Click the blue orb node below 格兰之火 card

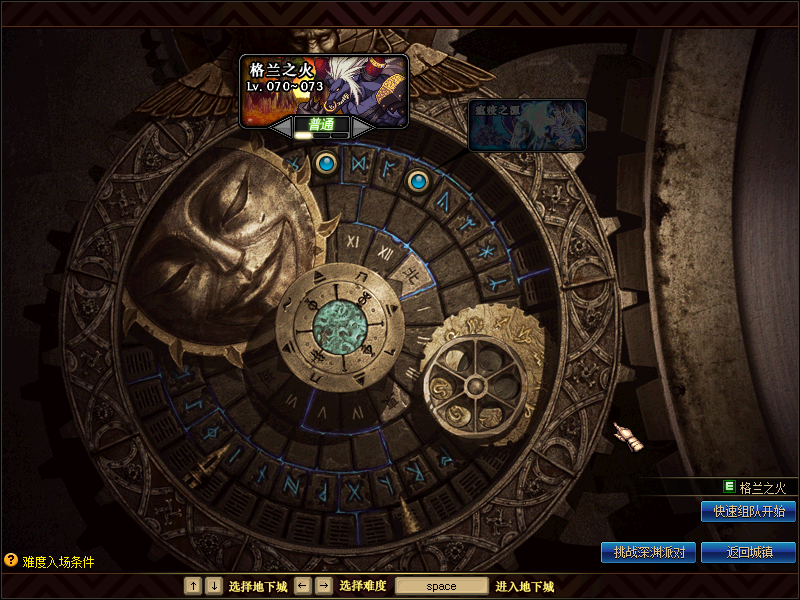[x=325, y=162]
